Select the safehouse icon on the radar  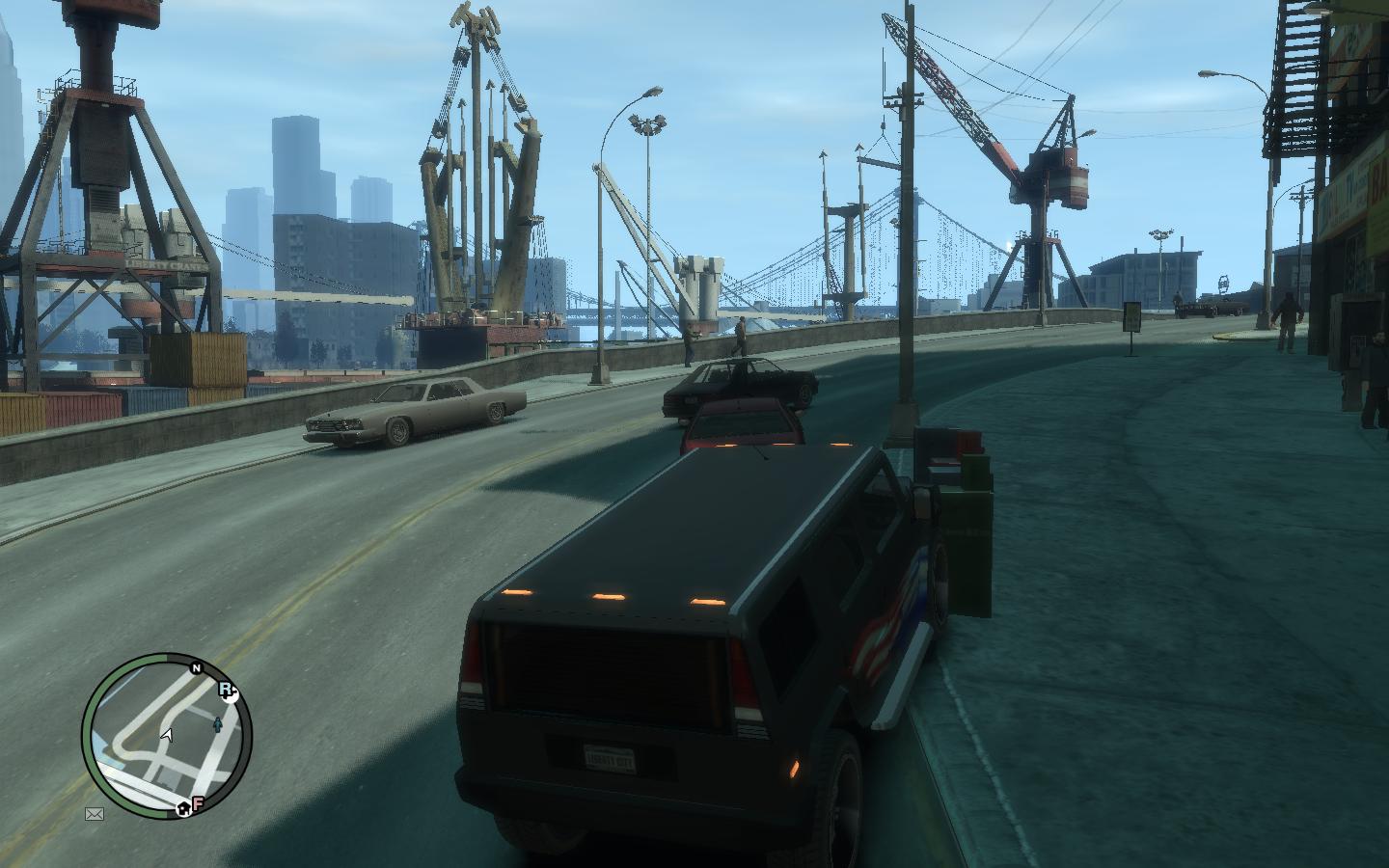tap(183, 809)
